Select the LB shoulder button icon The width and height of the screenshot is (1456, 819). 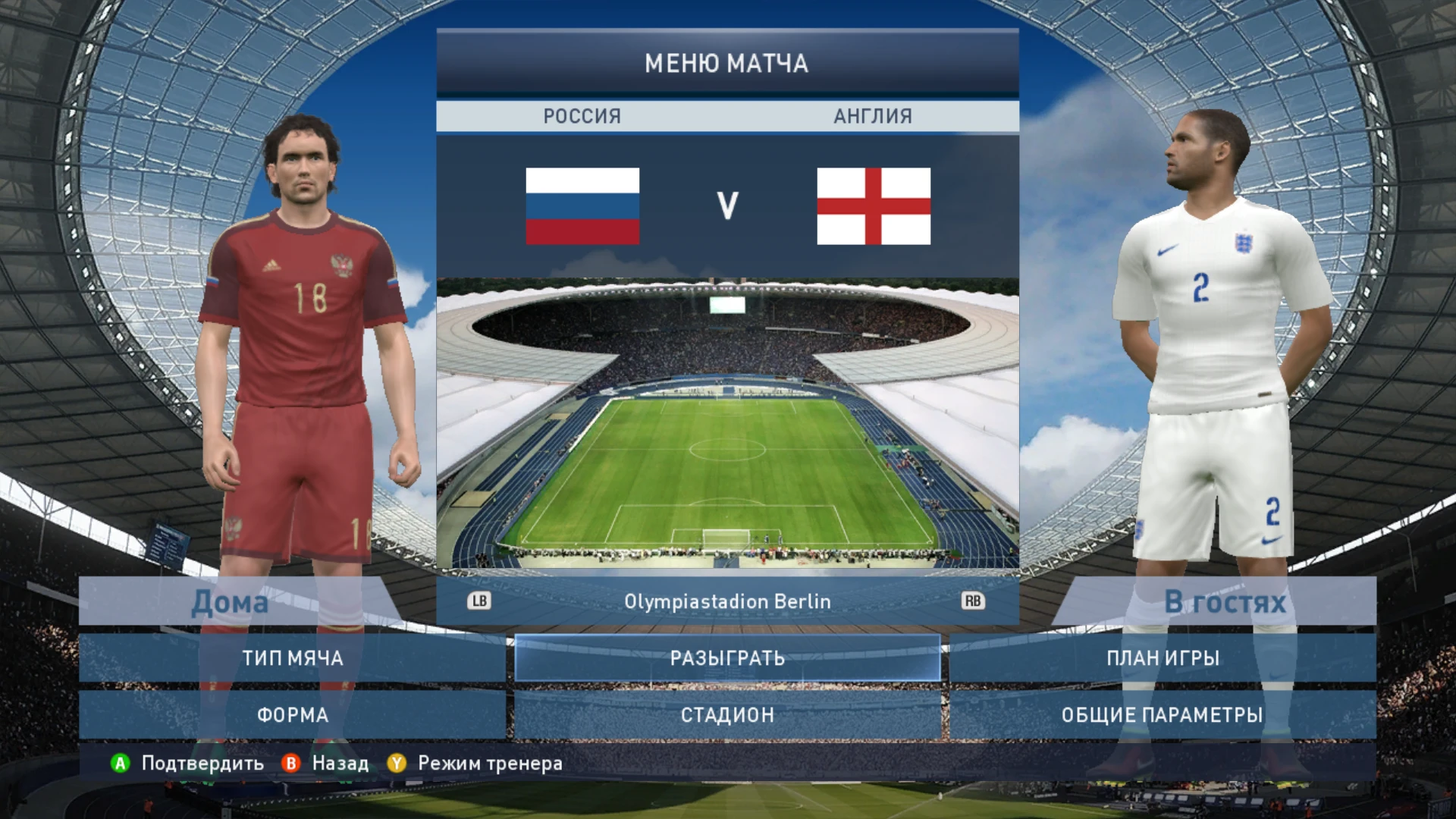[480, 601]
